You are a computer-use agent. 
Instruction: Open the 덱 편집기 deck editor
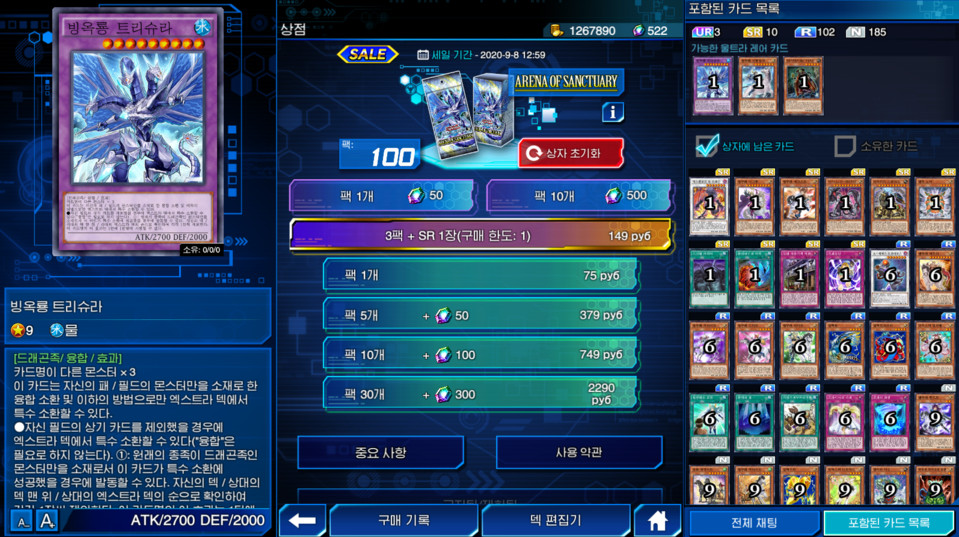coord(555,521)
